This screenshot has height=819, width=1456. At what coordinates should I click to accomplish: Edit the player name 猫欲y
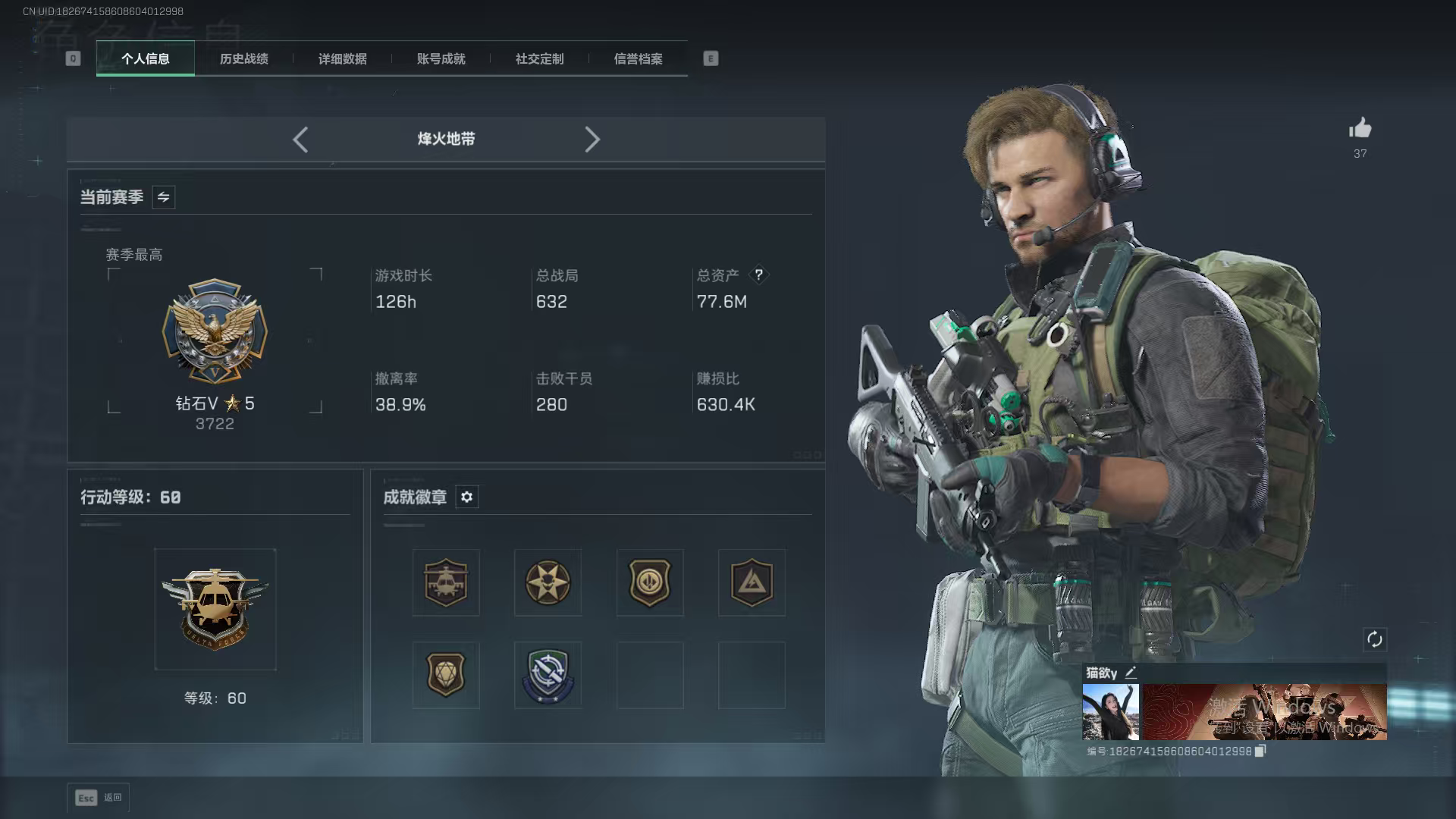point(1131,672)
